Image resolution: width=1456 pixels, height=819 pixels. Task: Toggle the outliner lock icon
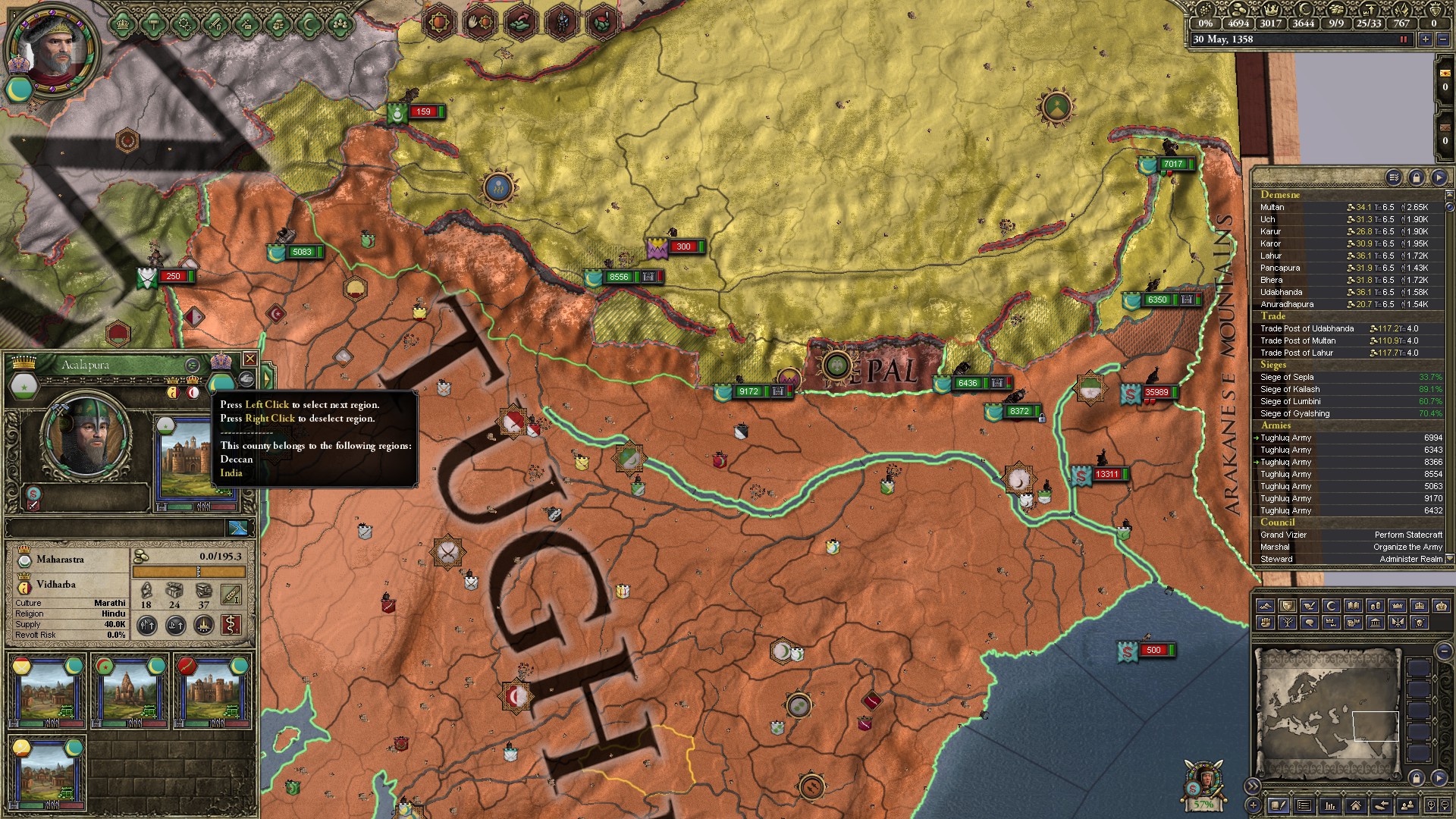[x=1415, y=177]
